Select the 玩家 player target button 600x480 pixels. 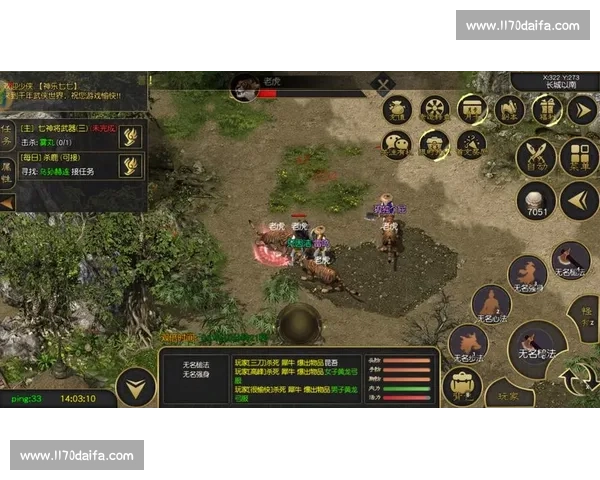[x=509, y=393]
